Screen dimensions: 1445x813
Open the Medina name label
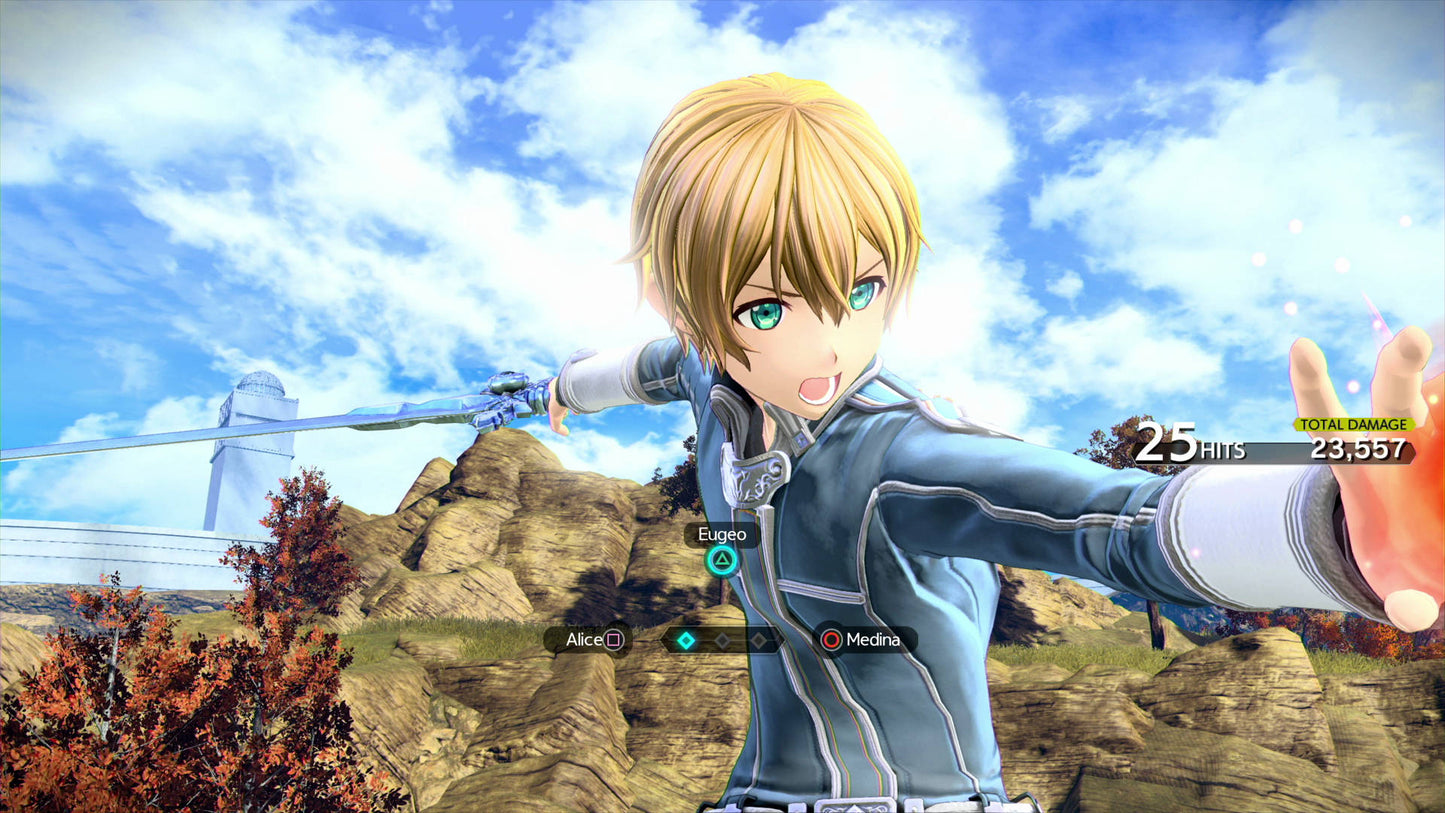pyautogui.click(x=873, y=639)
